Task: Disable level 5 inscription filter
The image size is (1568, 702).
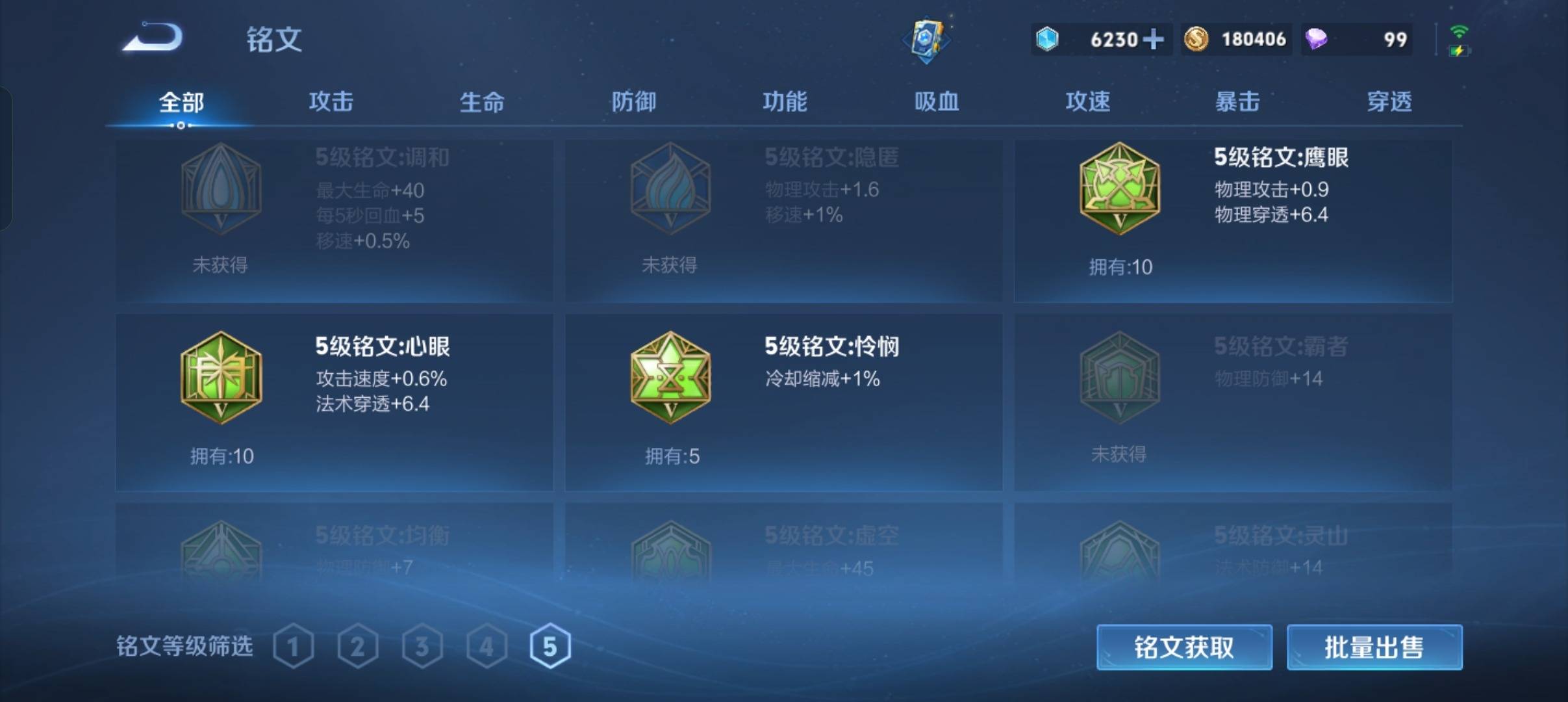Action: 553,645
